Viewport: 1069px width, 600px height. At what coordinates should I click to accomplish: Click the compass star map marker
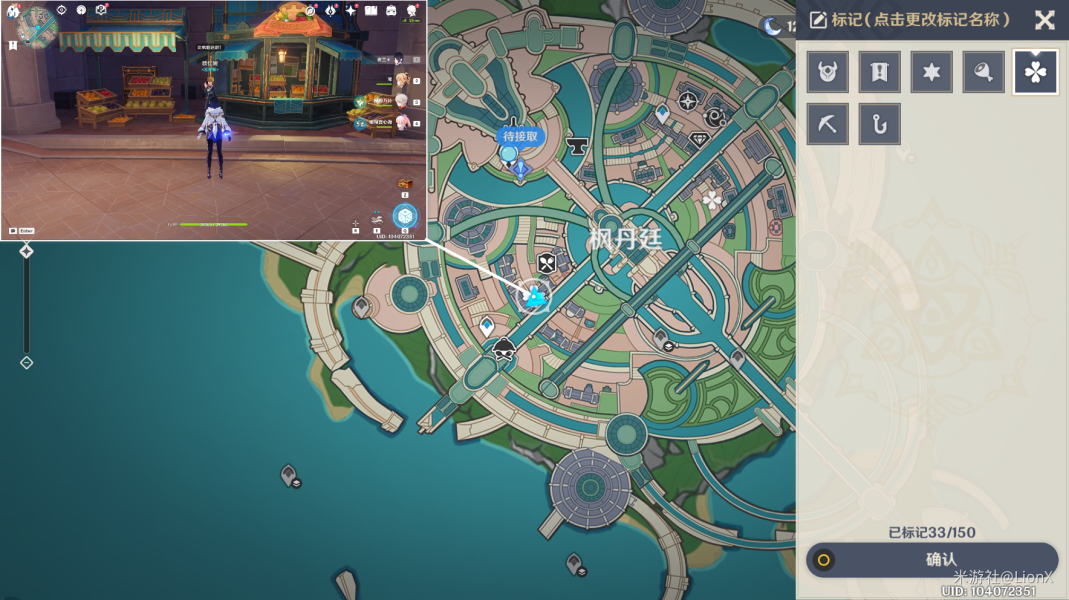point(688,102)
